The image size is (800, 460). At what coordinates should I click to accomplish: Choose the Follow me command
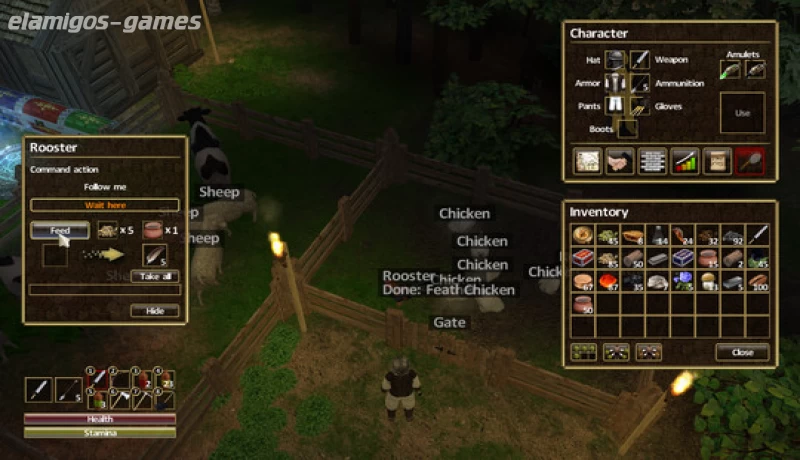[105, 187]
